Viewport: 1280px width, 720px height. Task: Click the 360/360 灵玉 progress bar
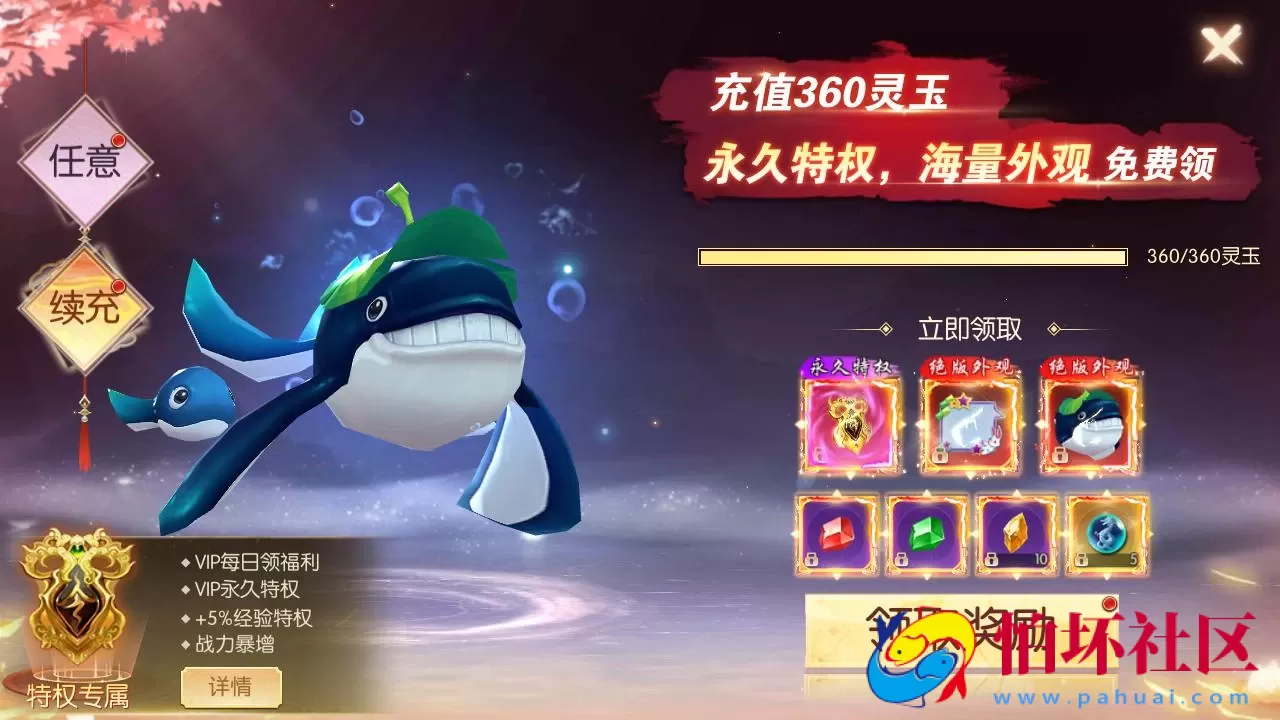tap(912, 256)
